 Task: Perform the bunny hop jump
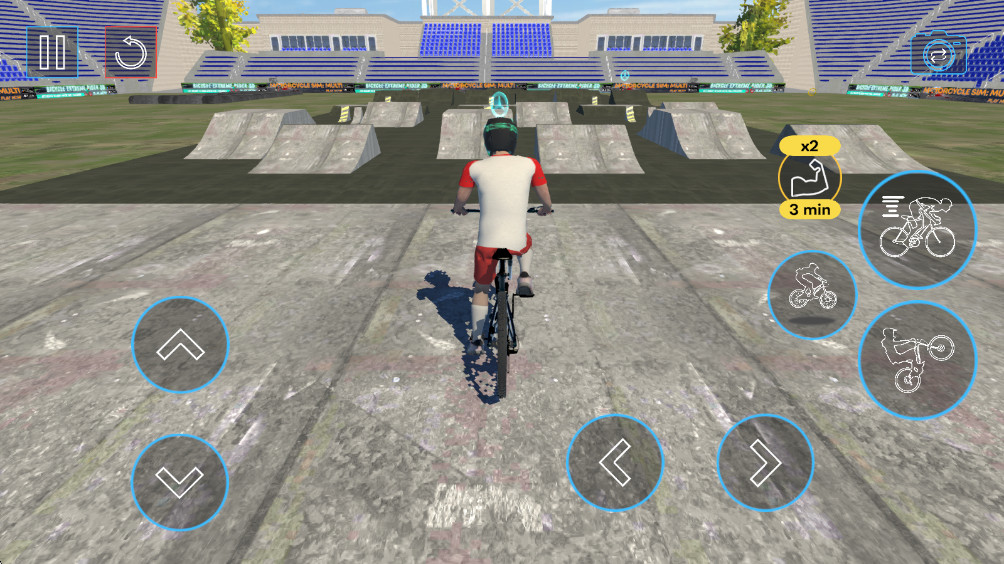click(x=812, y=292)
